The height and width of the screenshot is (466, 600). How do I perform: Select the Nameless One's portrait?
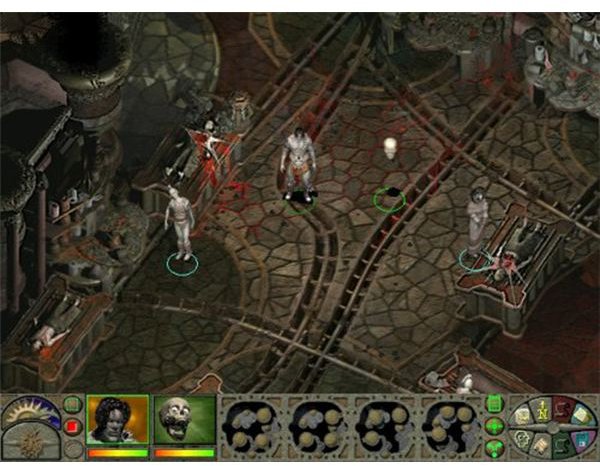(118, 421)
